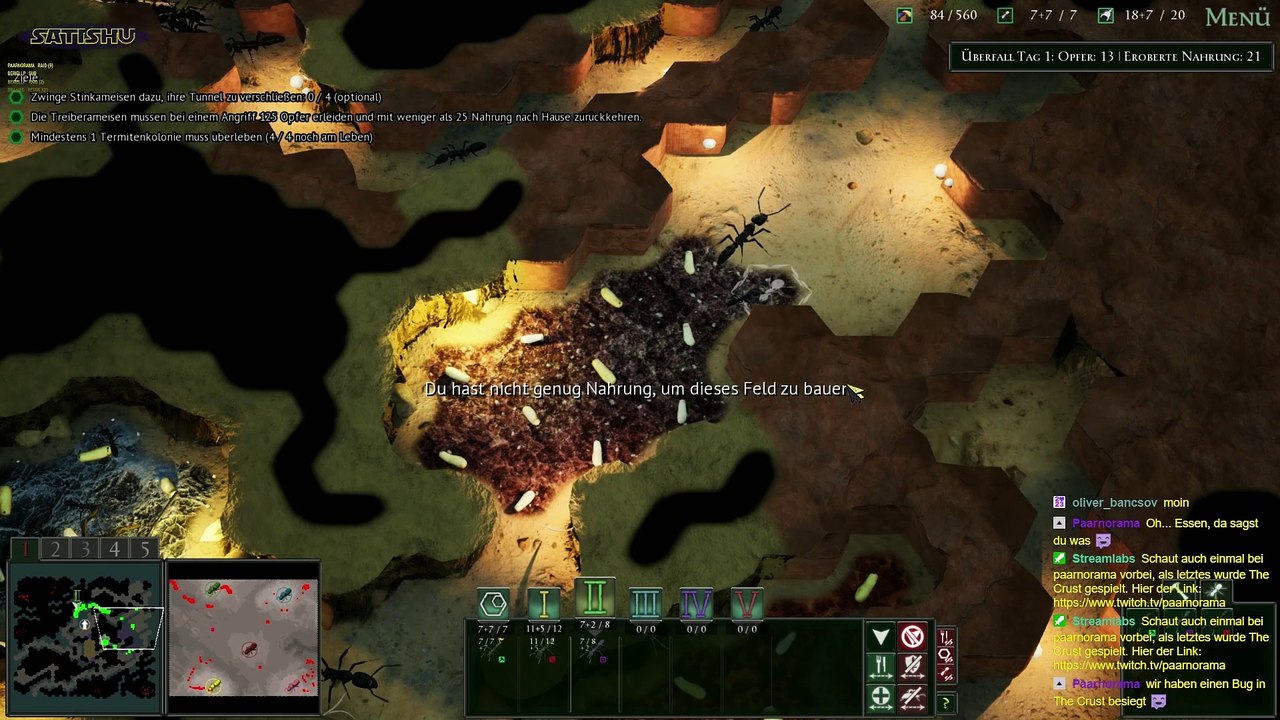
Task: Click the objectives tracker about Stinkameisen tunnels
Action: point(205,97)
